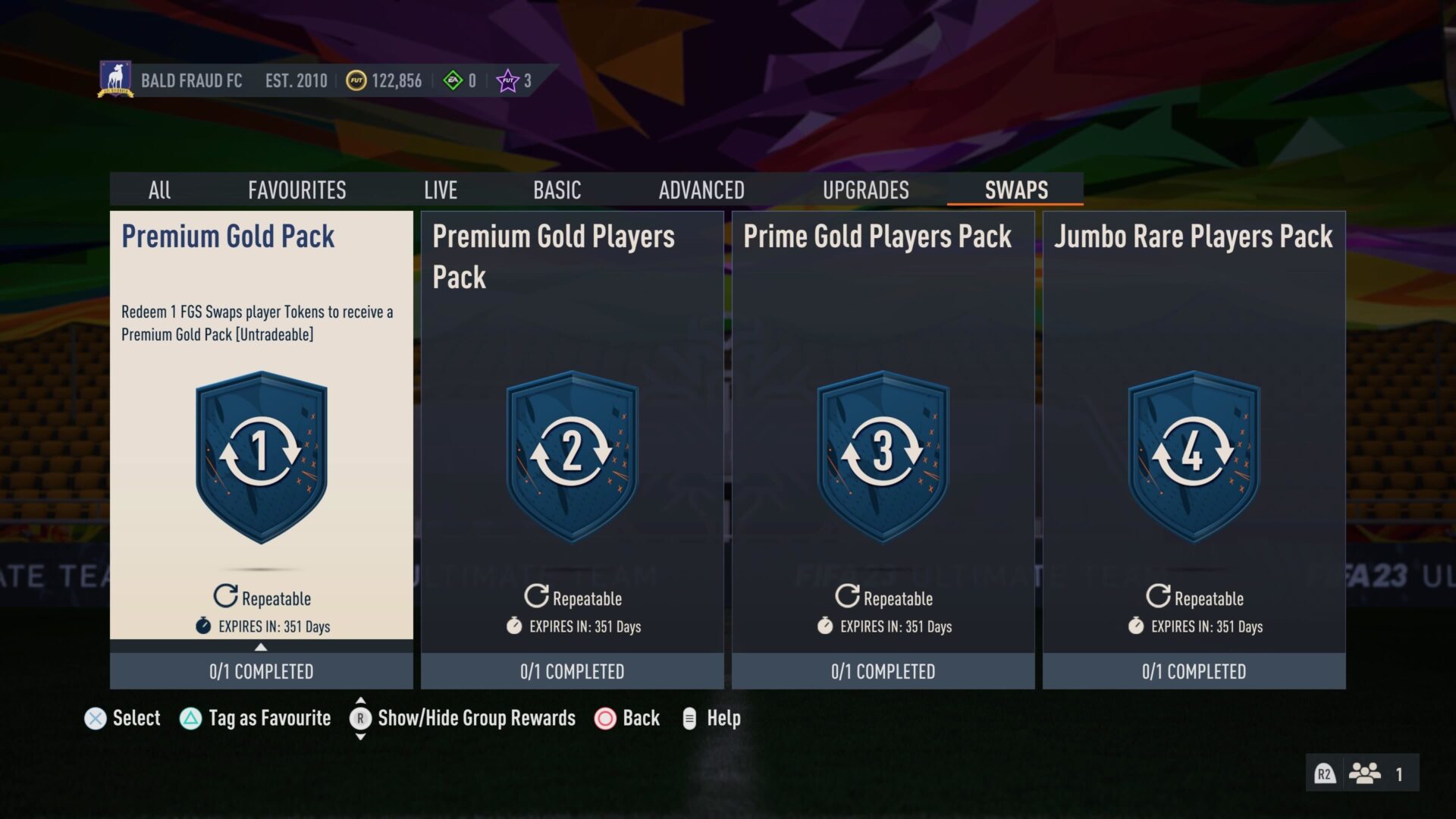
Task: Click the 0/1 COMPLETED progress bar on Premium Gold Pack
Action: [260, 670]
